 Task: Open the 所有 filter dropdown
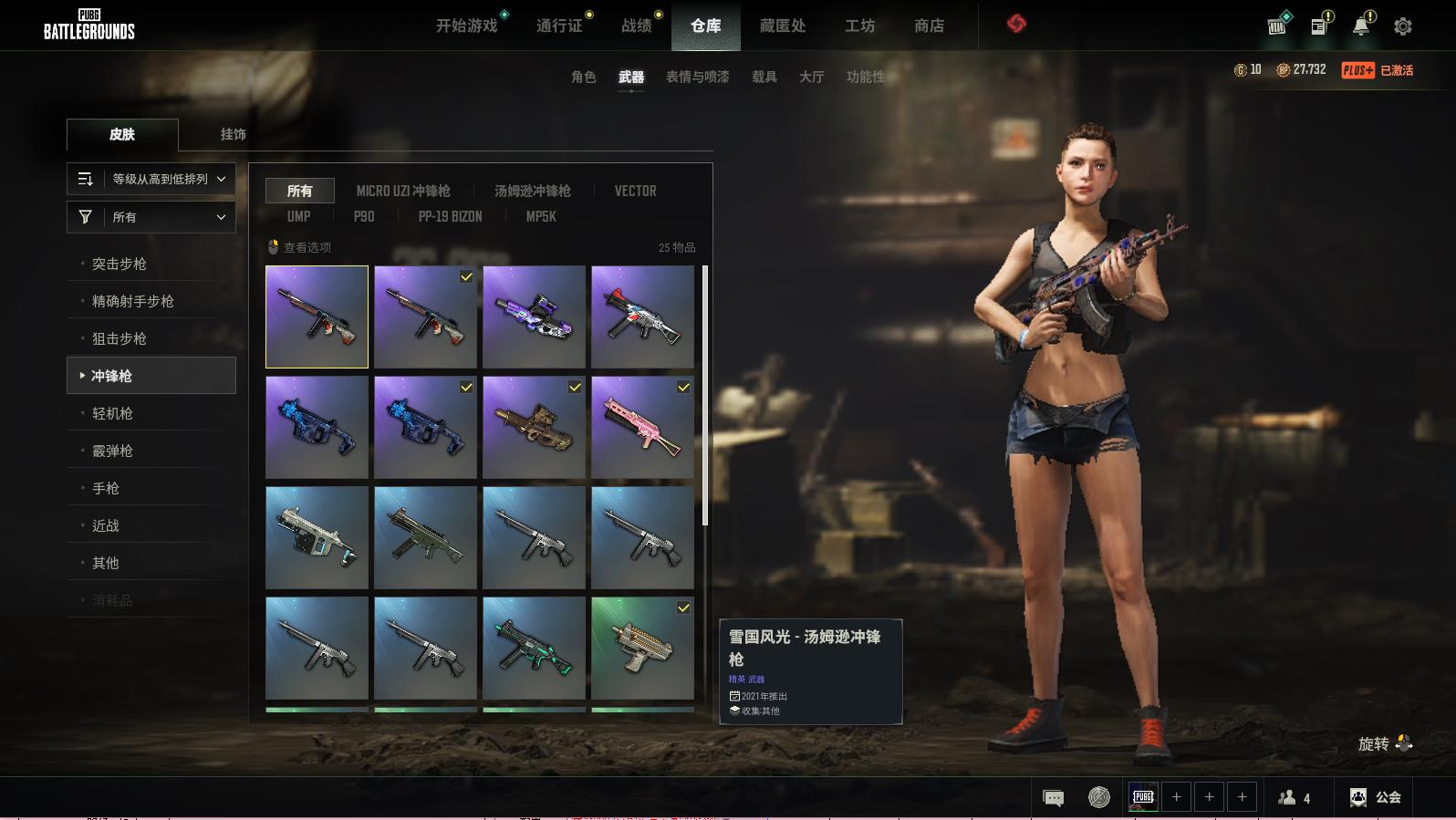tap(151, 217)
